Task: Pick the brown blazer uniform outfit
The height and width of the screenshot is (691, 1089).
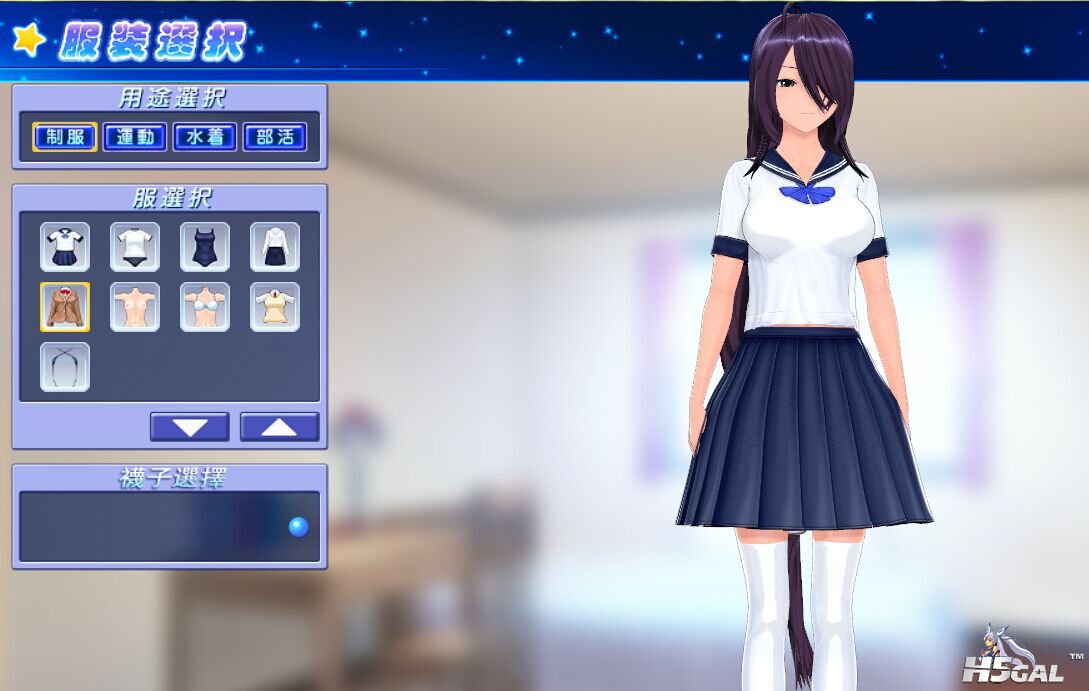Action: coord(65,307)
